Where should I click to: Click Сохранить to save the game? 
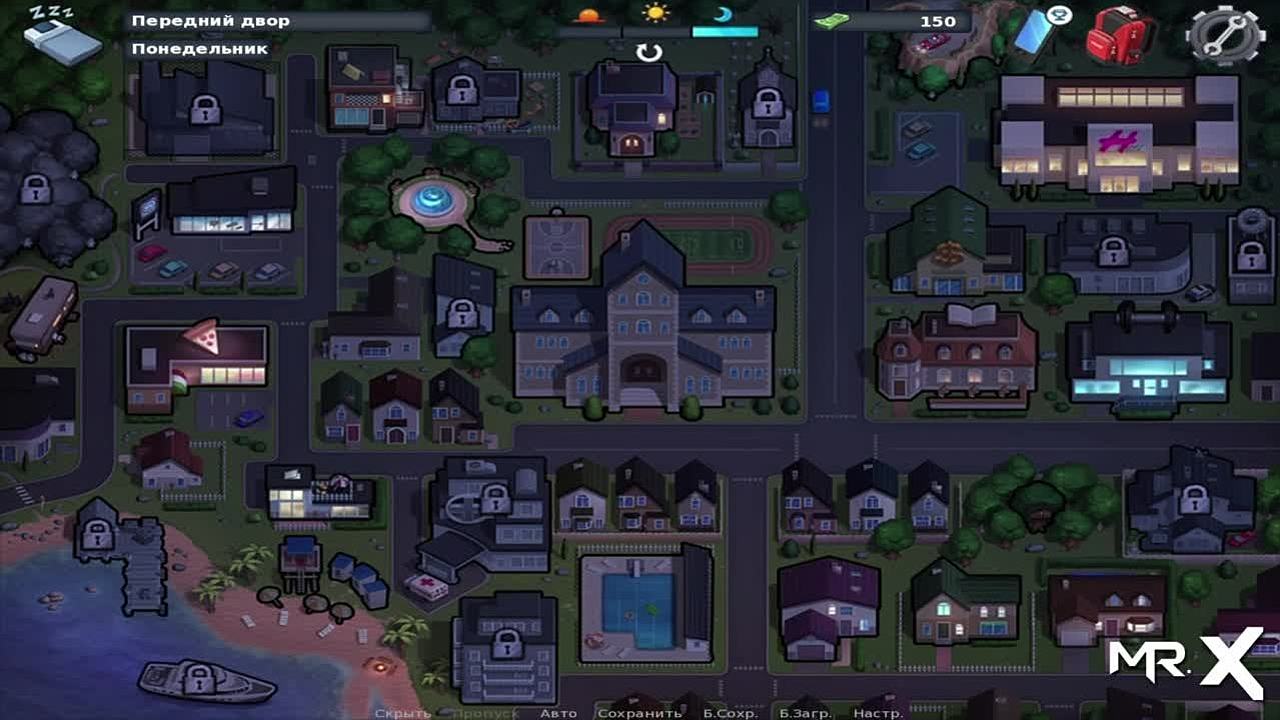click(639, 713)
